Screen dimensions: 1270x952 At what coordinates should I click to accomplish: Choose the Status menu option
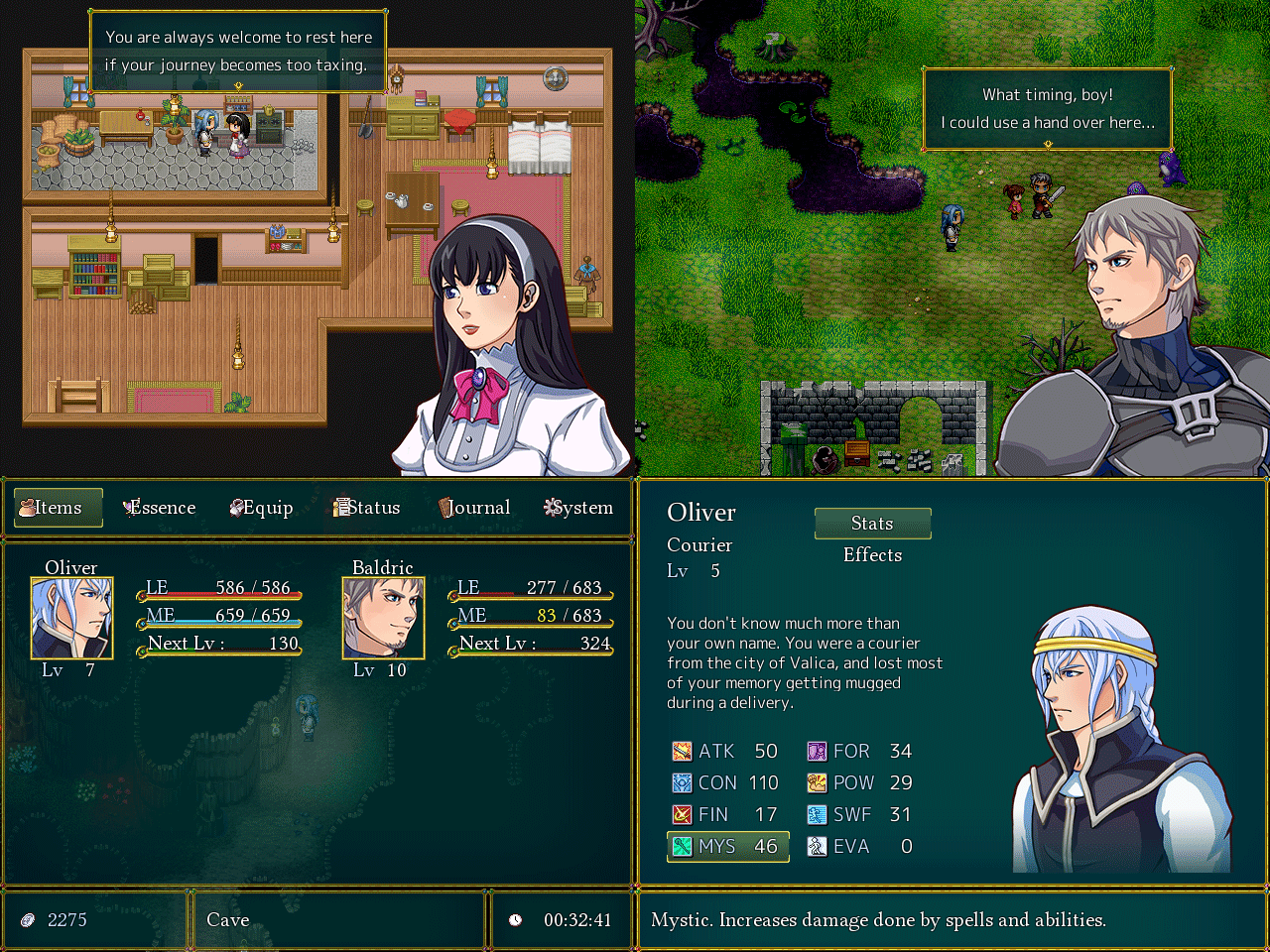click(367, 508)
